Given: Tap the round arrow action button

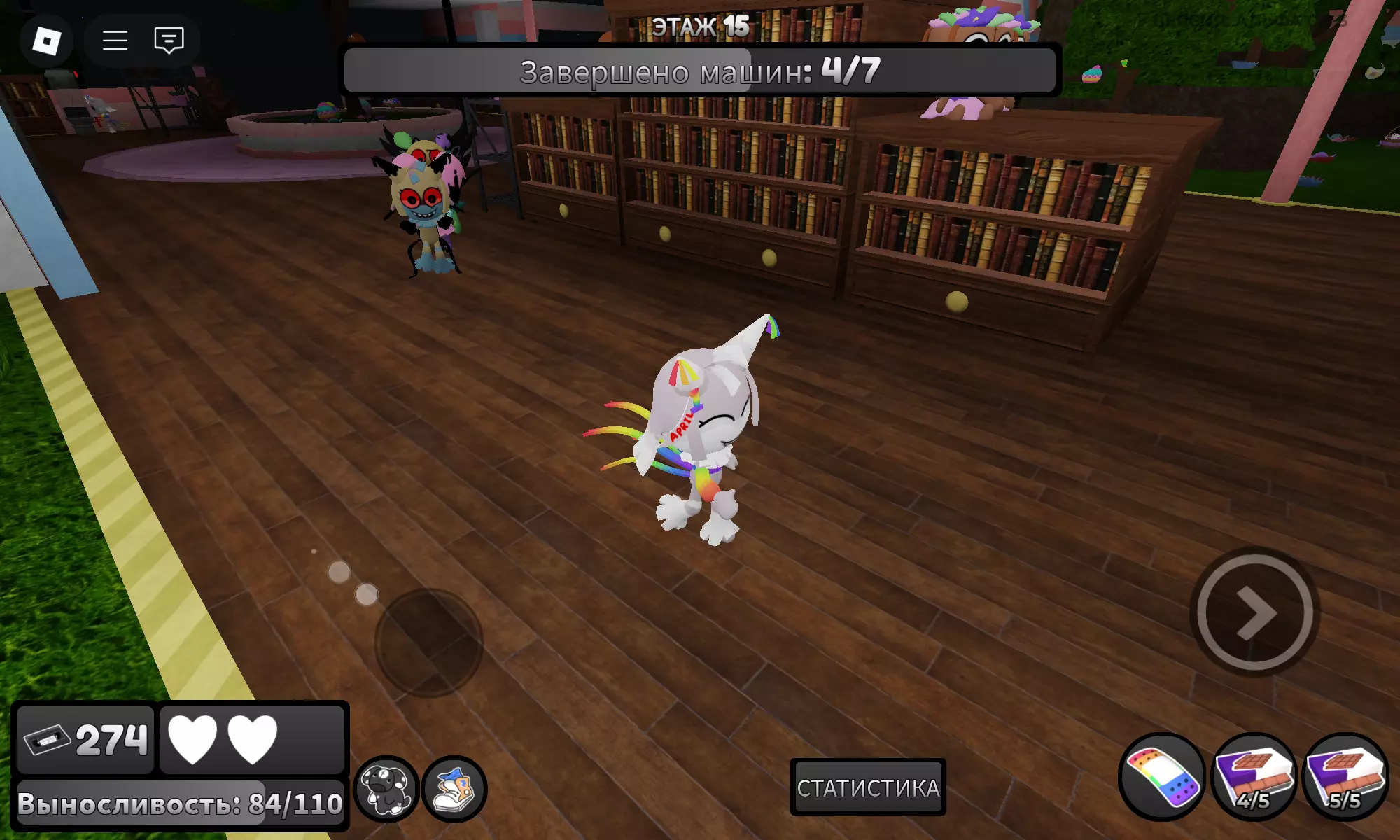Looking at the screenshot, I should pos(1254,612).
